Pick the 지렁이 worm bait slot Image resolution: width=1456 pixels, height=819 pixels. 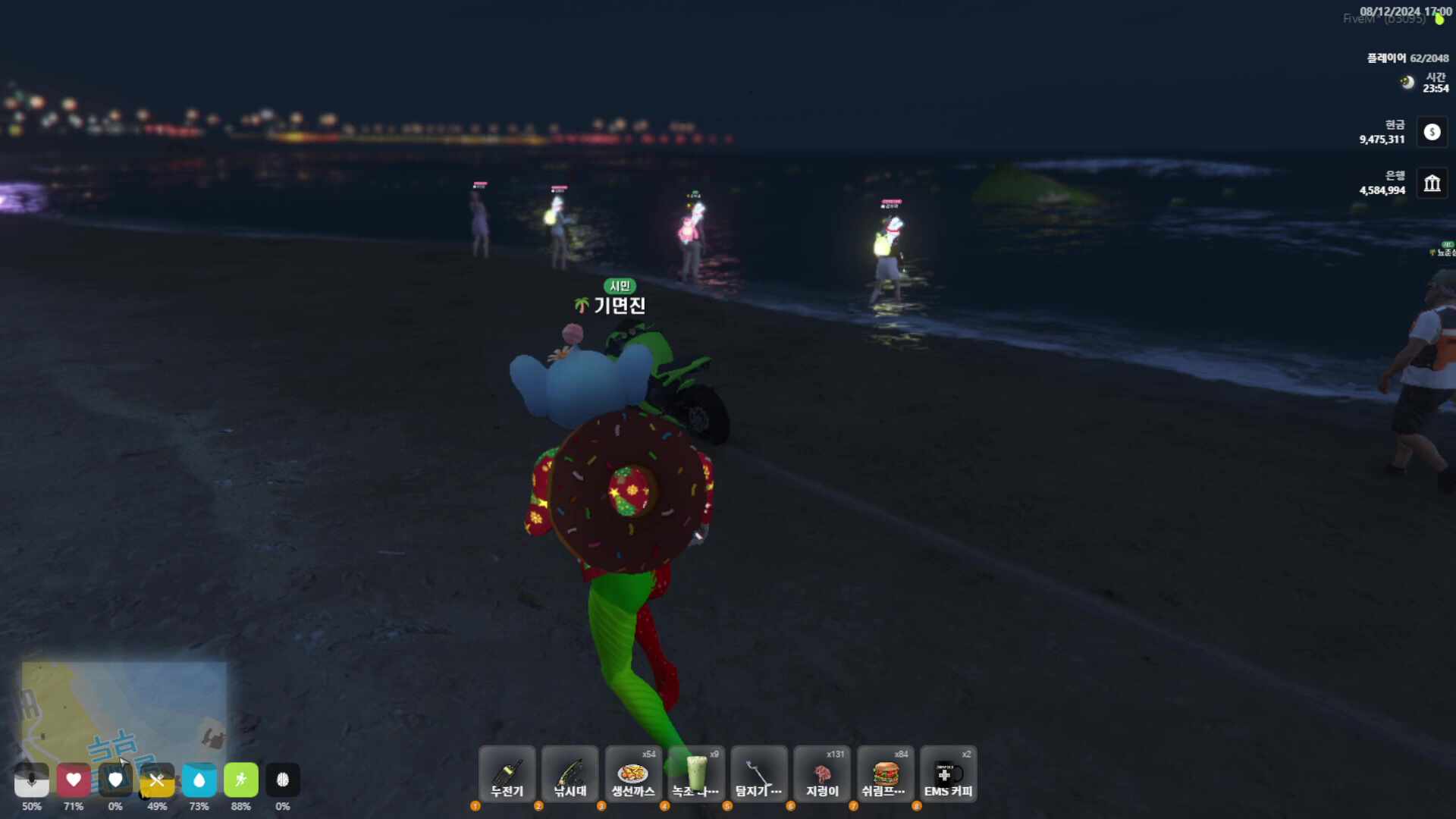822,774
